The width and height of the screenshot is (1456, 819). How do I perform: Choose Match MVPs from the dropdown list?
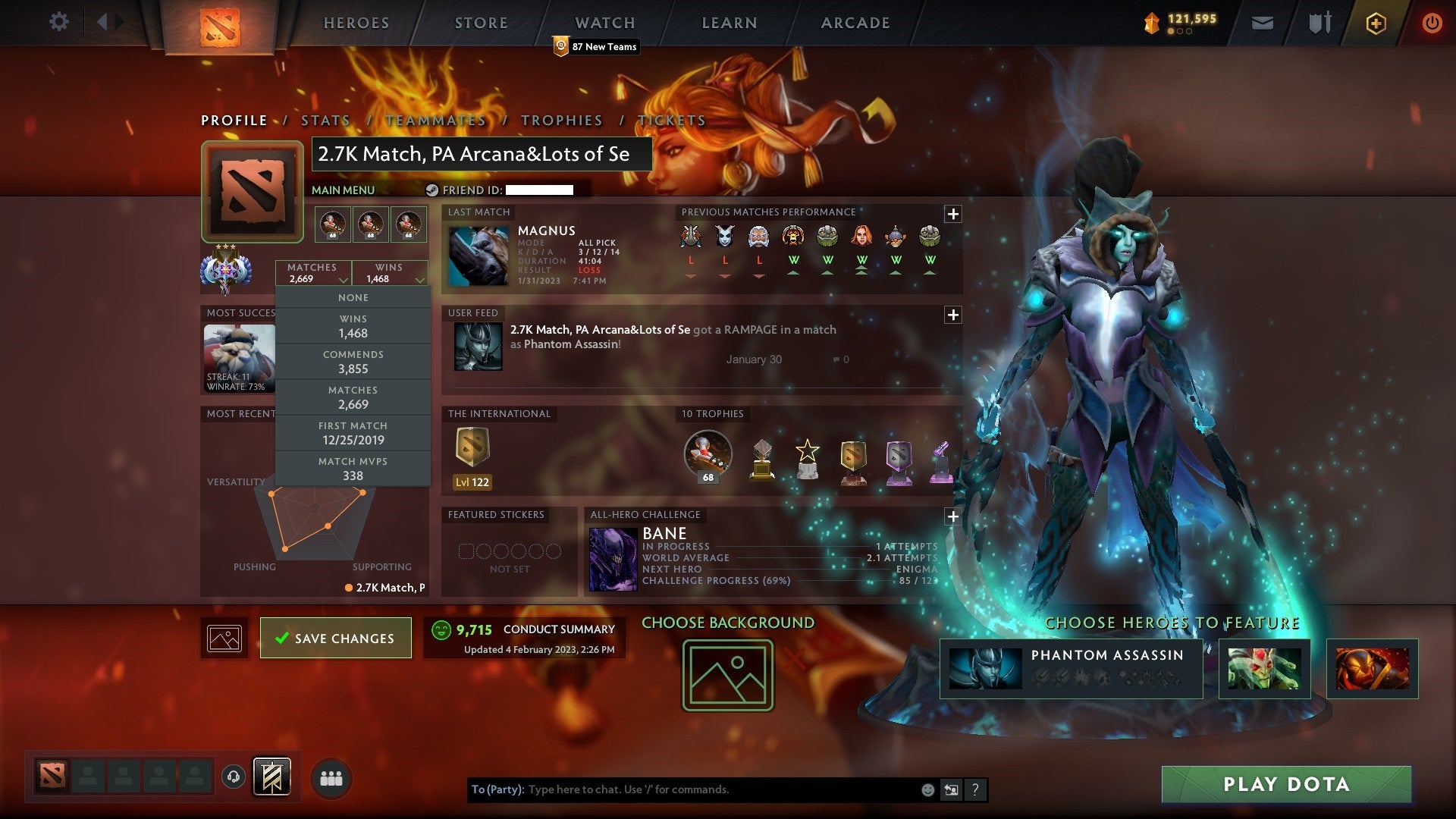[x=353, y=469]
